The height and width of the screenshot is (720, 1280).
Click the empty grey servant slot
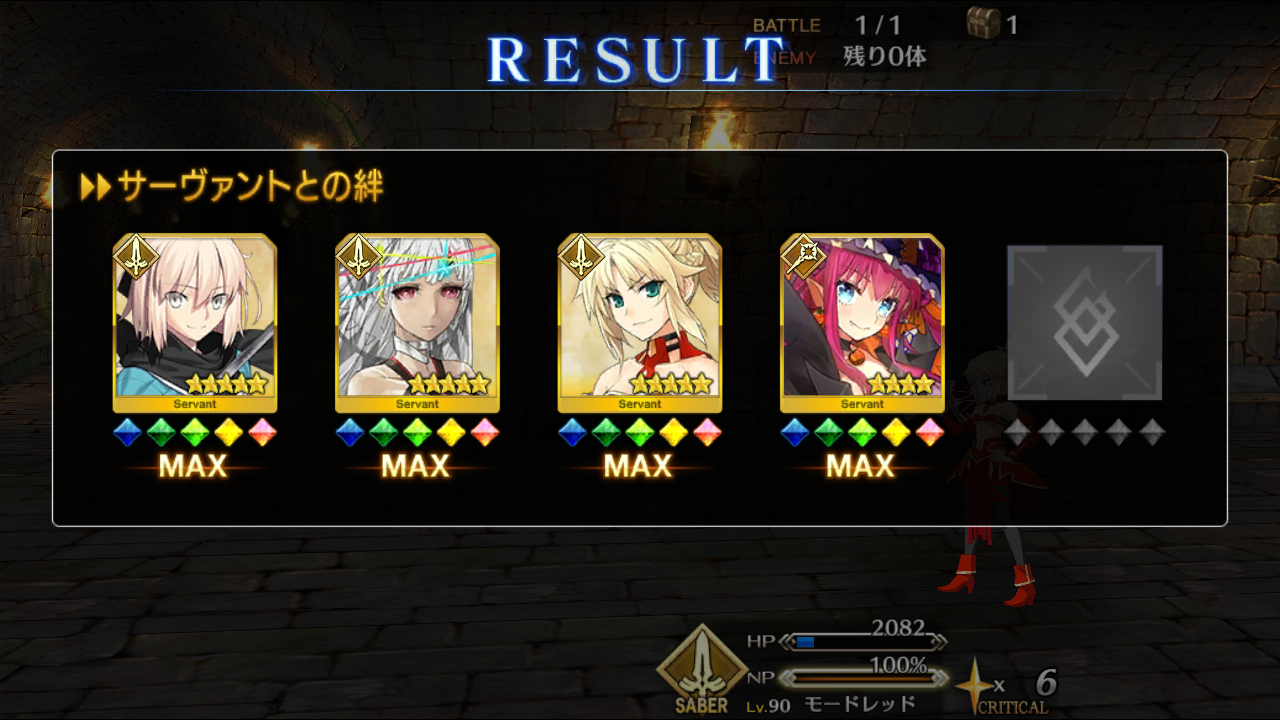point(1084,322)
